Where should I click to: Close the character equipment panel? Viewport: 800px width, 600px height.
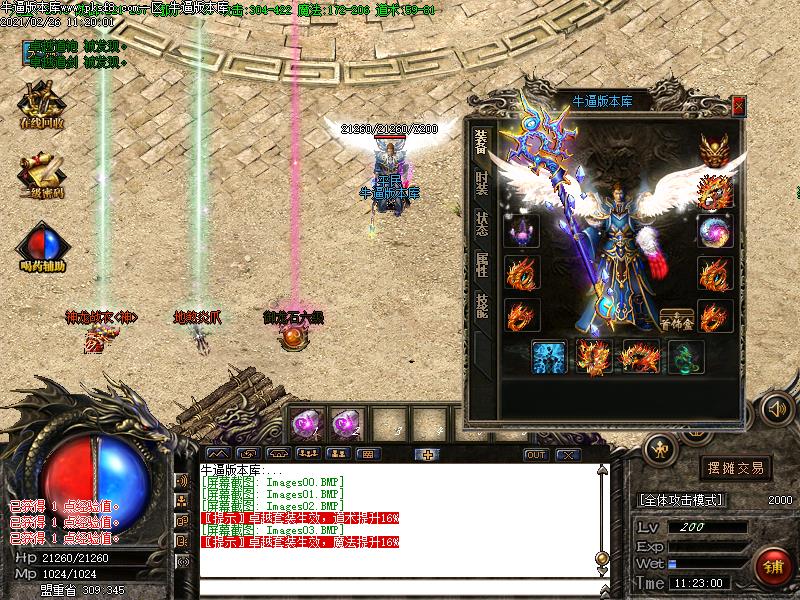click(x=738, y=105)
